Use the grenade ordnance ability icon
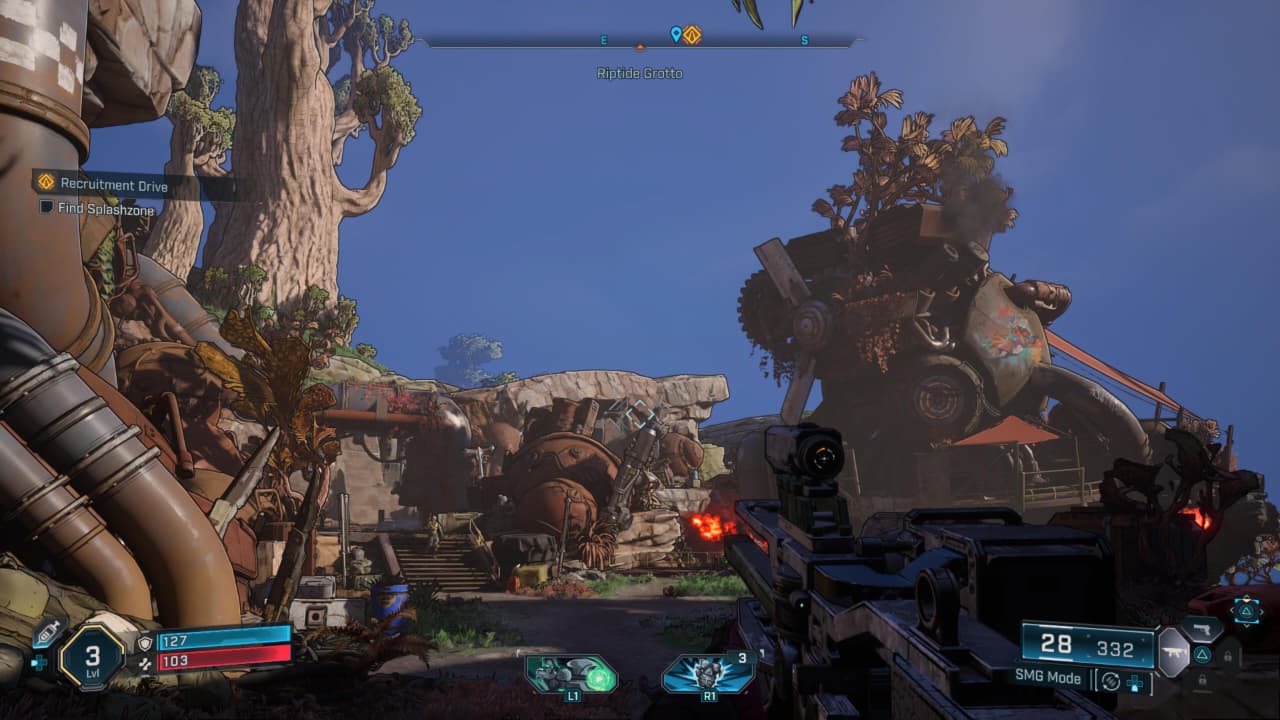Screen dimensions: 1280x720 pos(708,673)
